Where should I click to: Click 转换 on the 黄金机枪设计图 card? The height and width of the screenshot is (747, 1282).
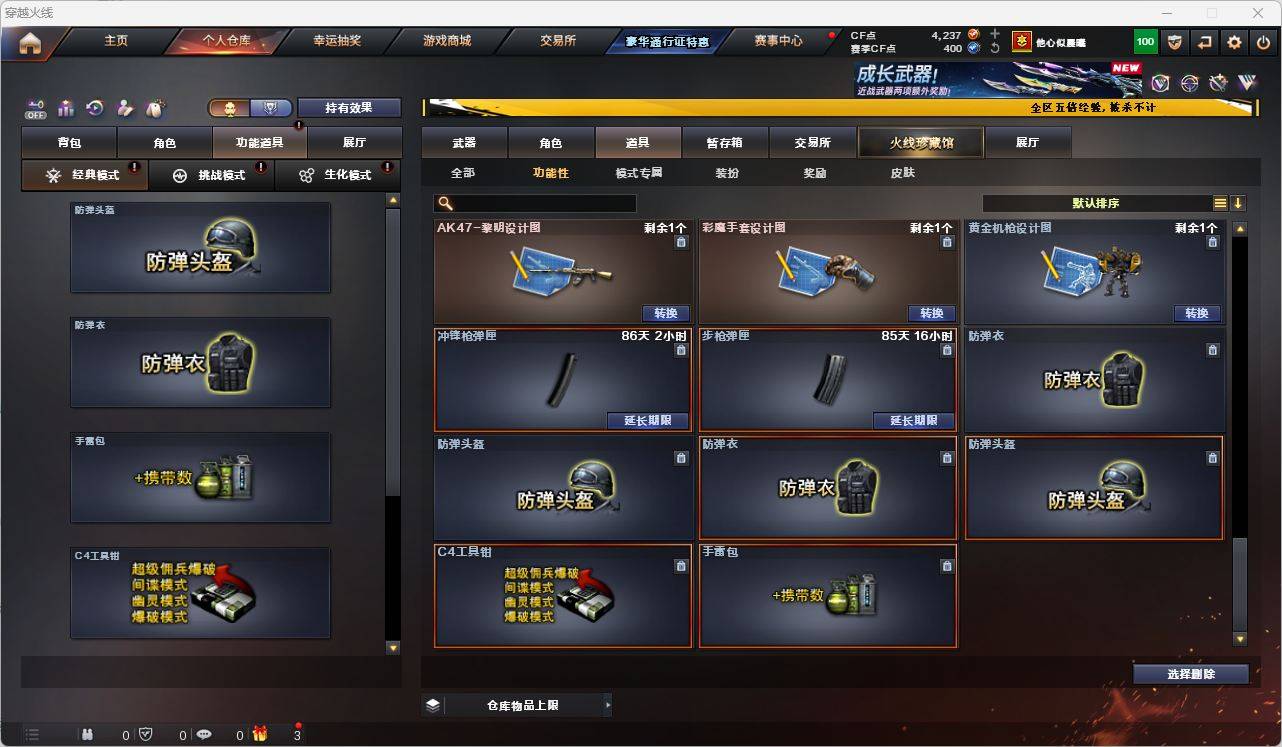tap(1196, 313)
